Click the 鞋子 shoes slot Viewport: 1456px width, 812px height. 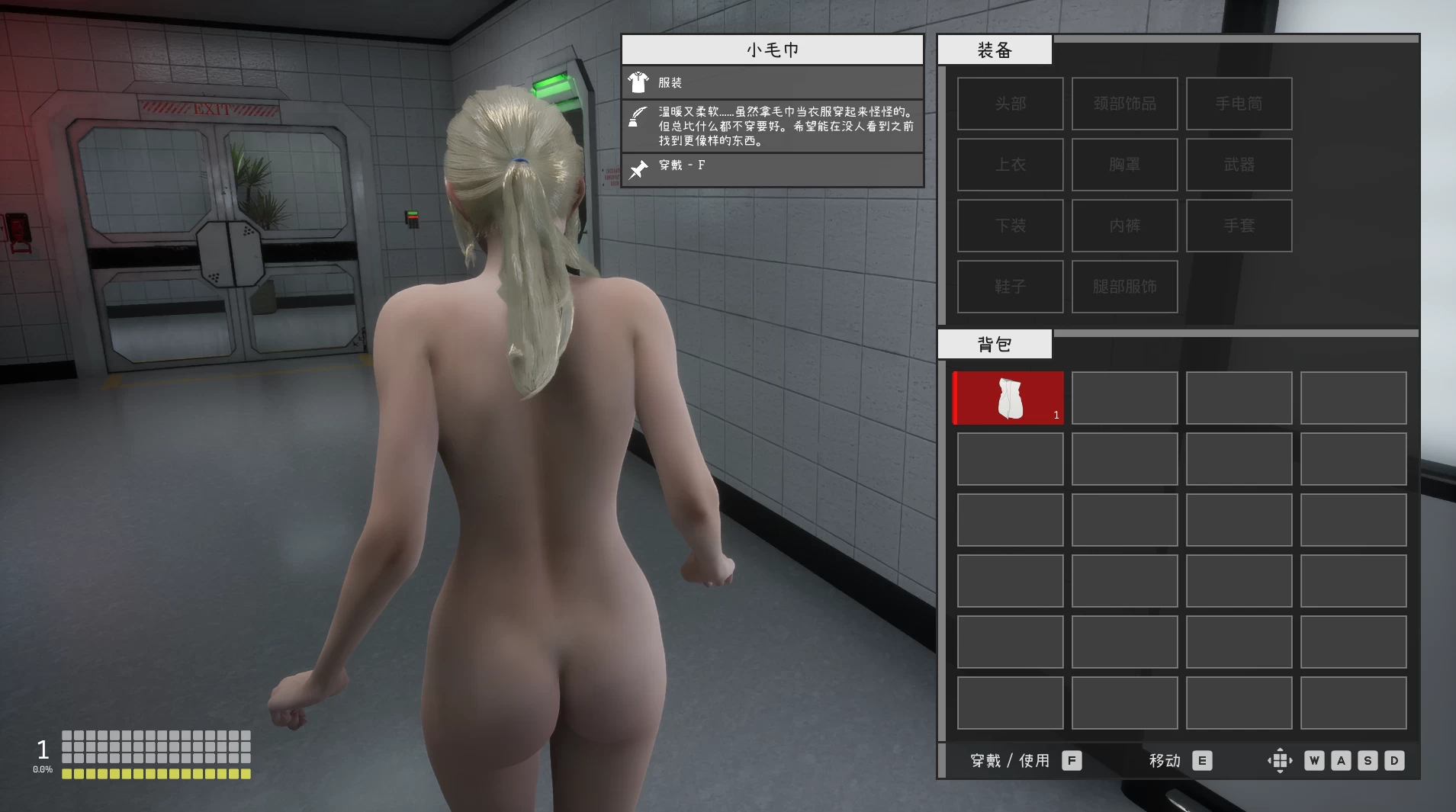1011,287
